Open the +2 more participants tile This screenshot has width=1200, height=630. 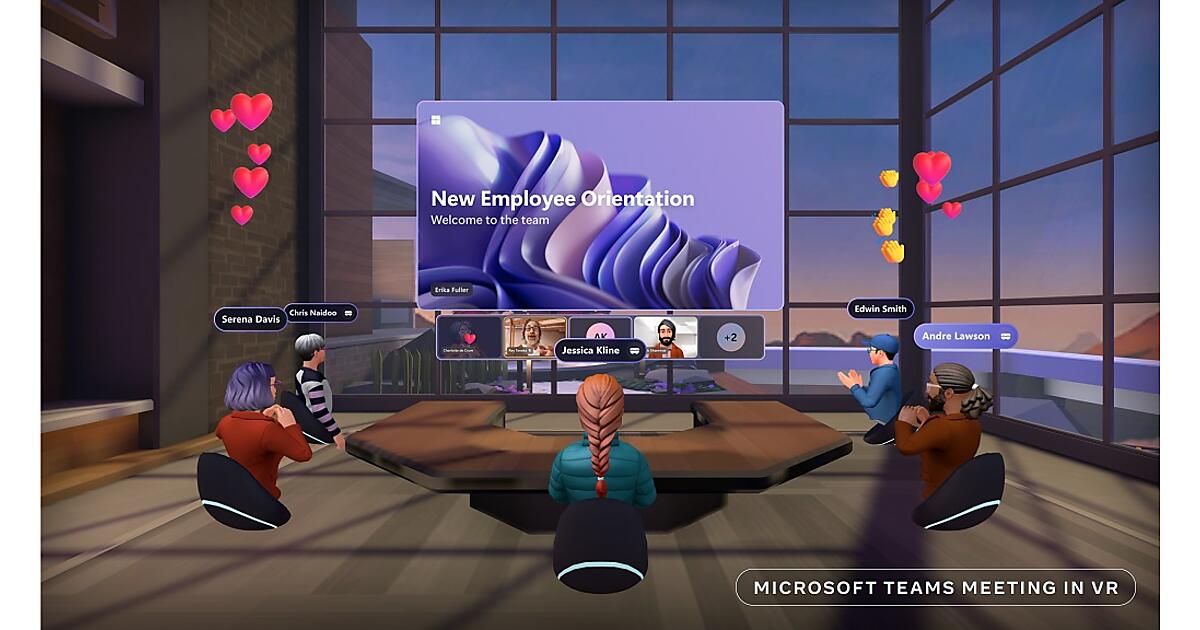(x=731, y=337)
